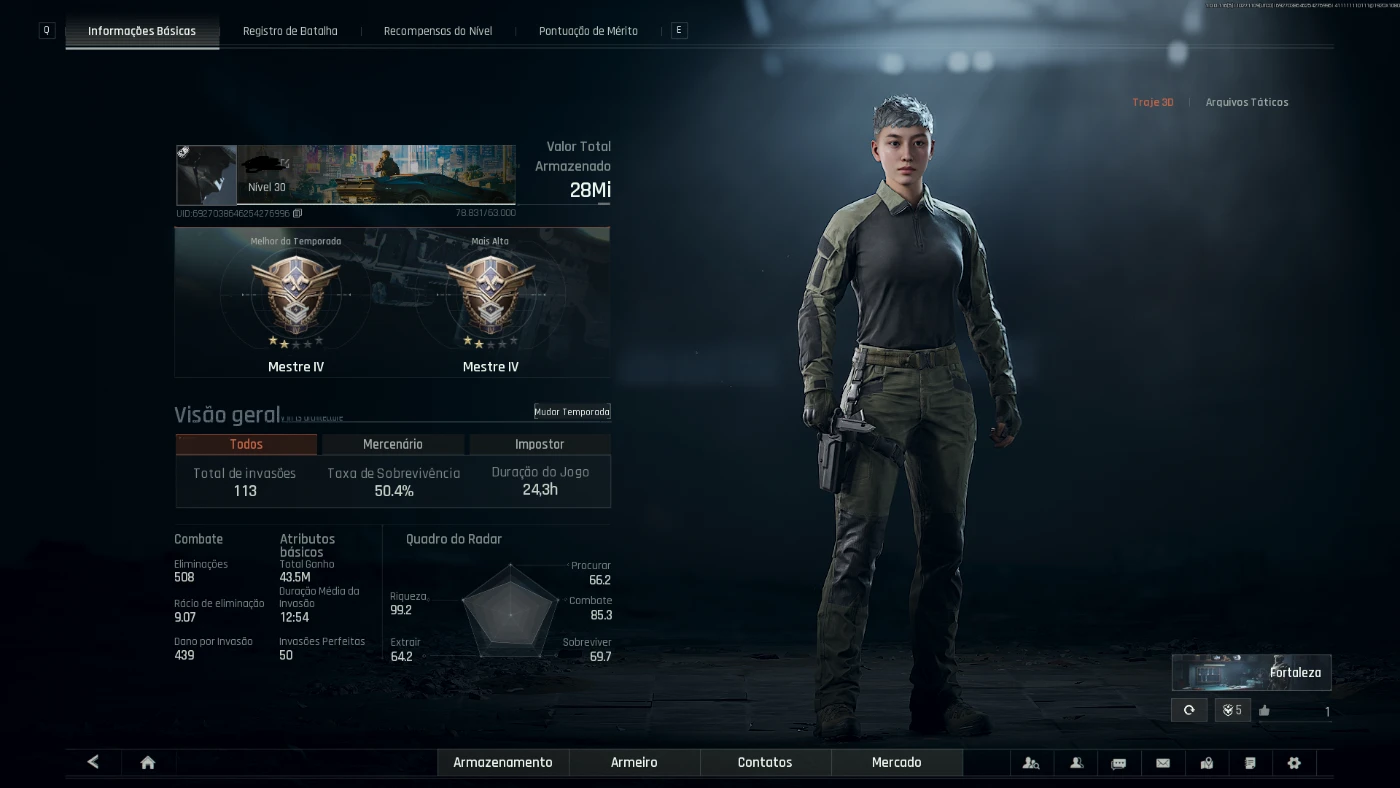Go to the Armeiro menu
This screenshot has width=1400, height=788.
pyautogui.click(x=634, y=763)
